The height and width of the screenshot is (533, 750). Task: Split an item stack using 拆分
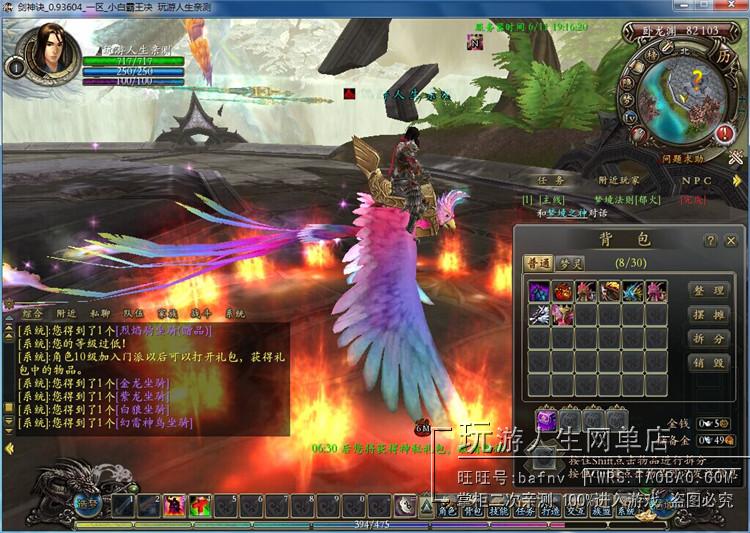[x=709, y=339]
